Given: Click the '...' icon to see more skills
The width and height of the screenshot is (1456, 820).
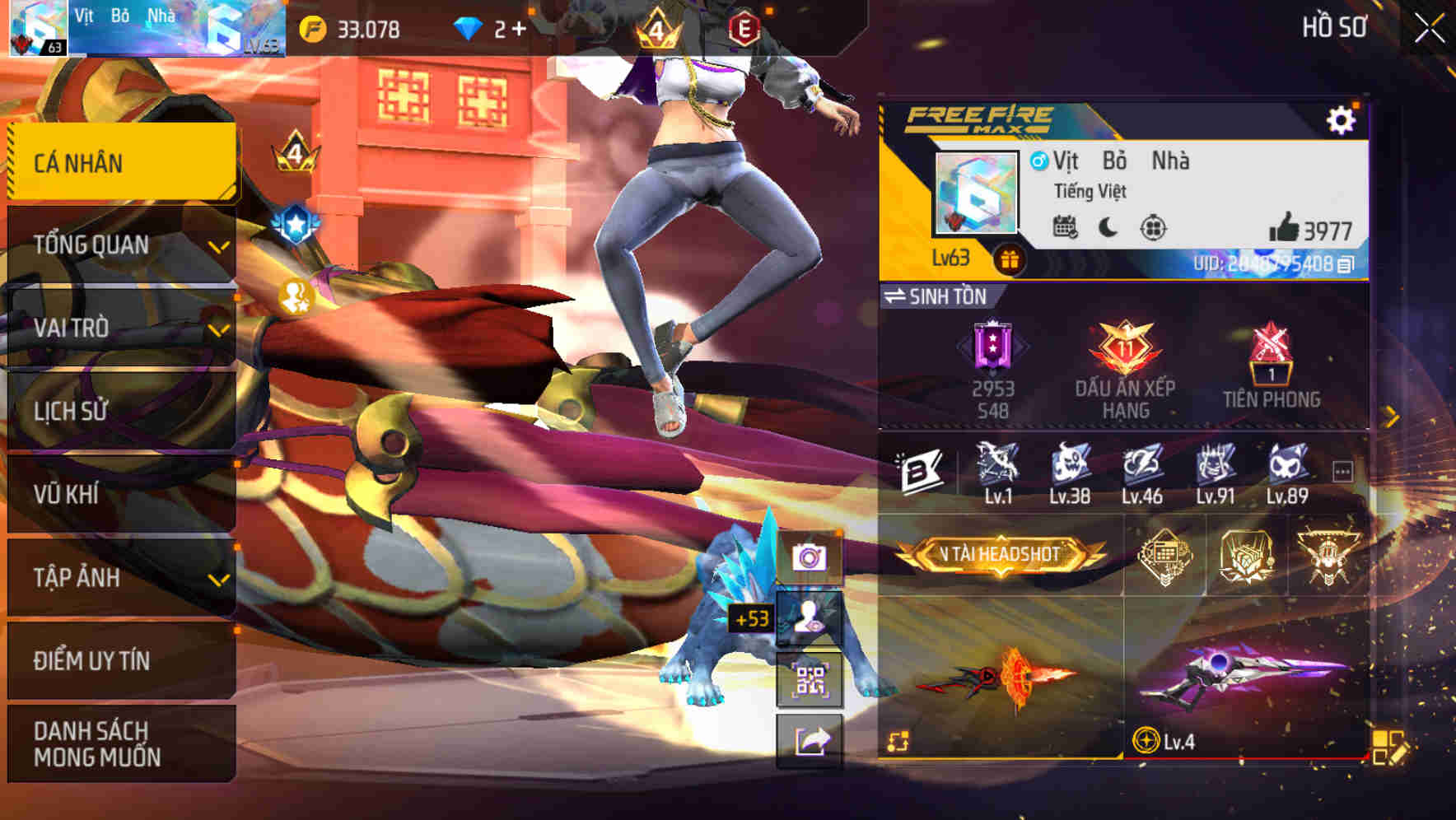Looking at the screenshot, I should click(1343, 472).
